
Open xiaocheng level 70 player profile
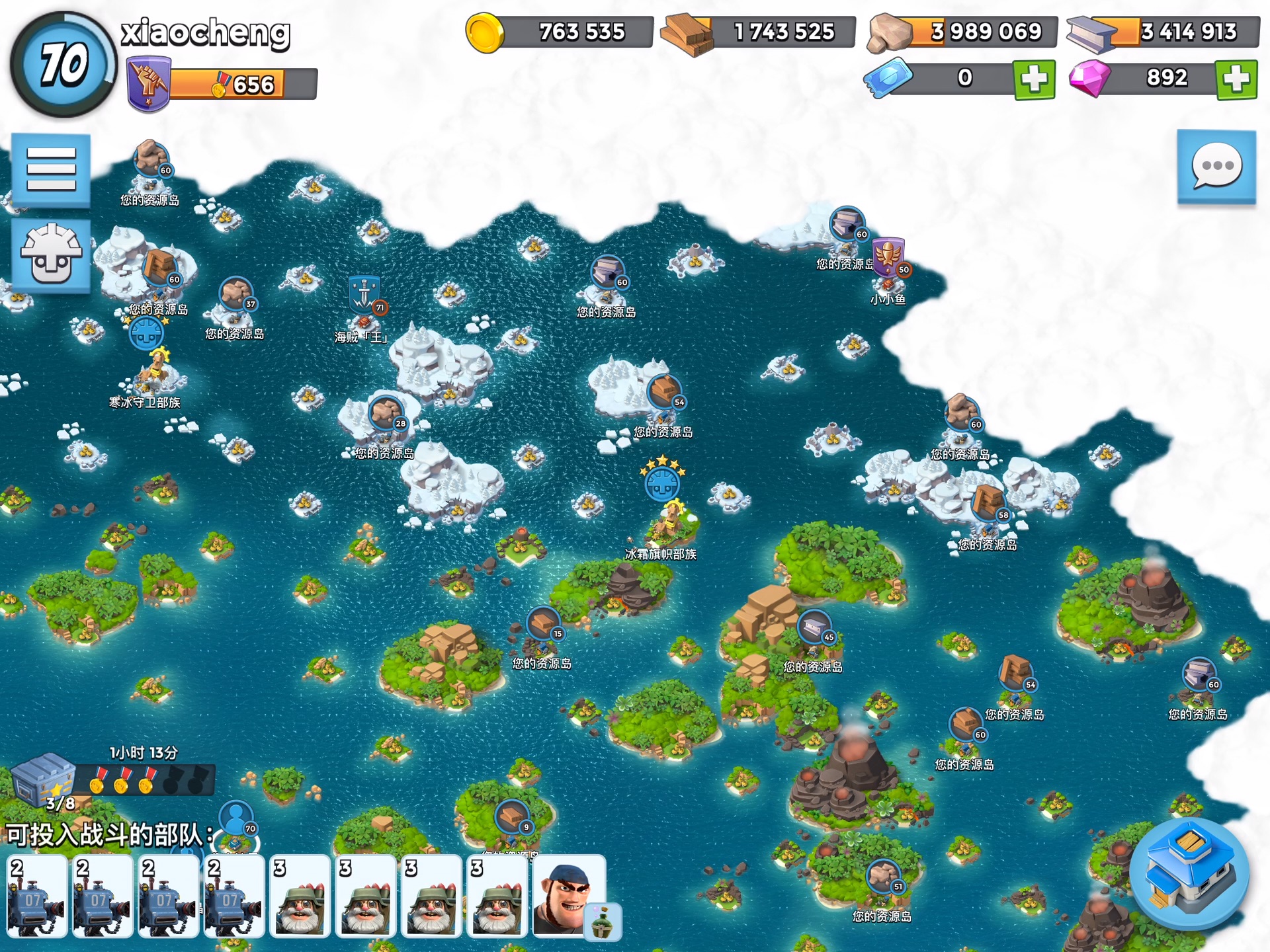(x=63, y=64)
